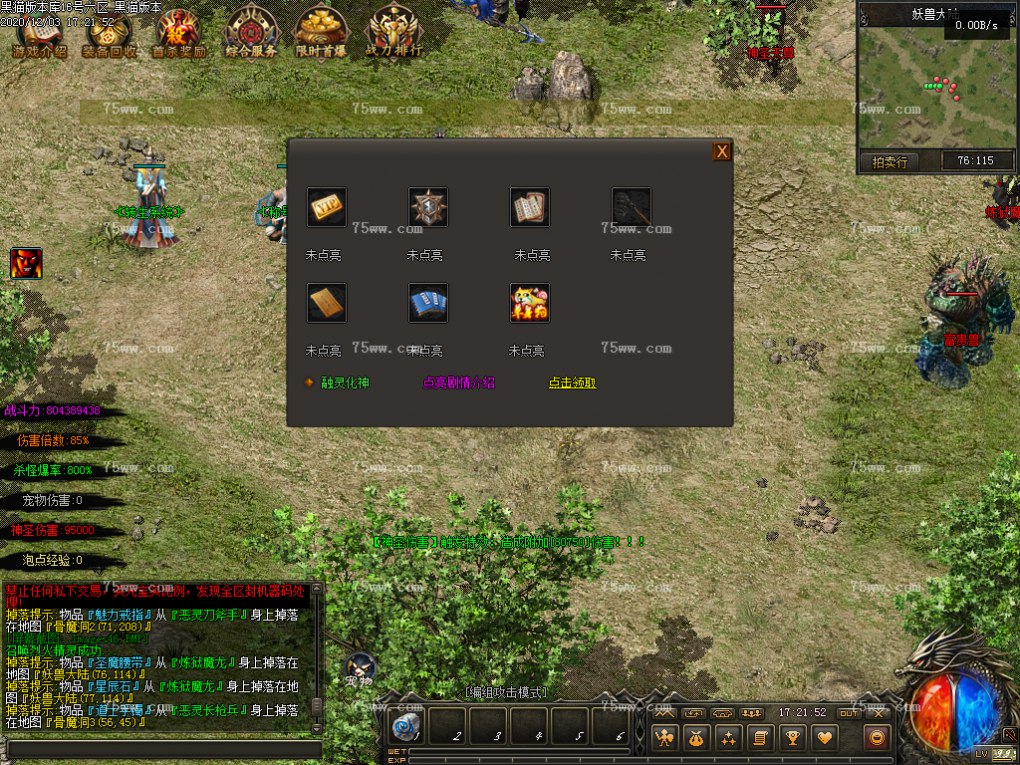Select the gold VIP card icon
Screen dimensions: 1020x765
[326, 207]
